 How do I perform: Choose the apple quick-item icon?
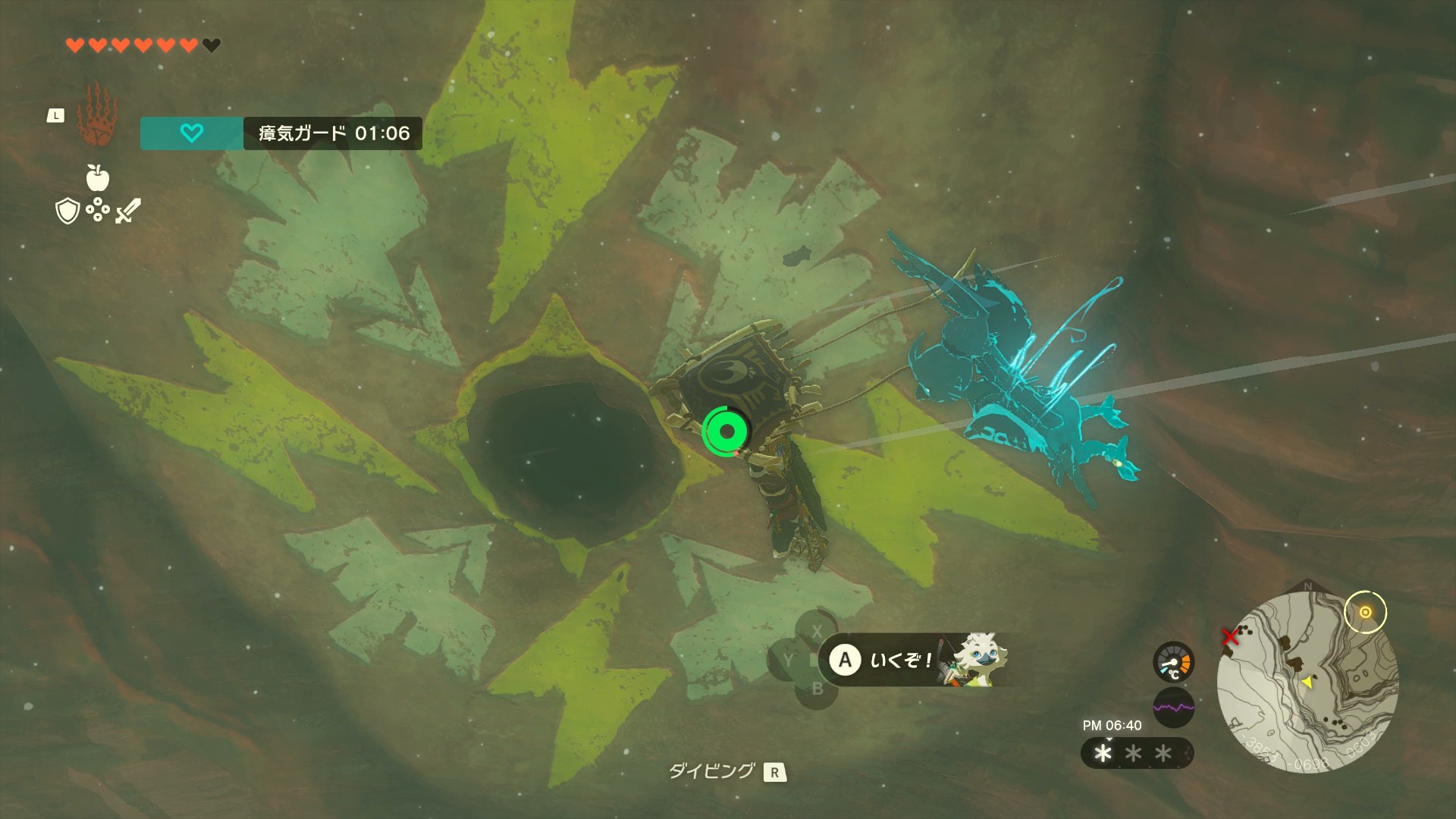(x=98, y=178)
